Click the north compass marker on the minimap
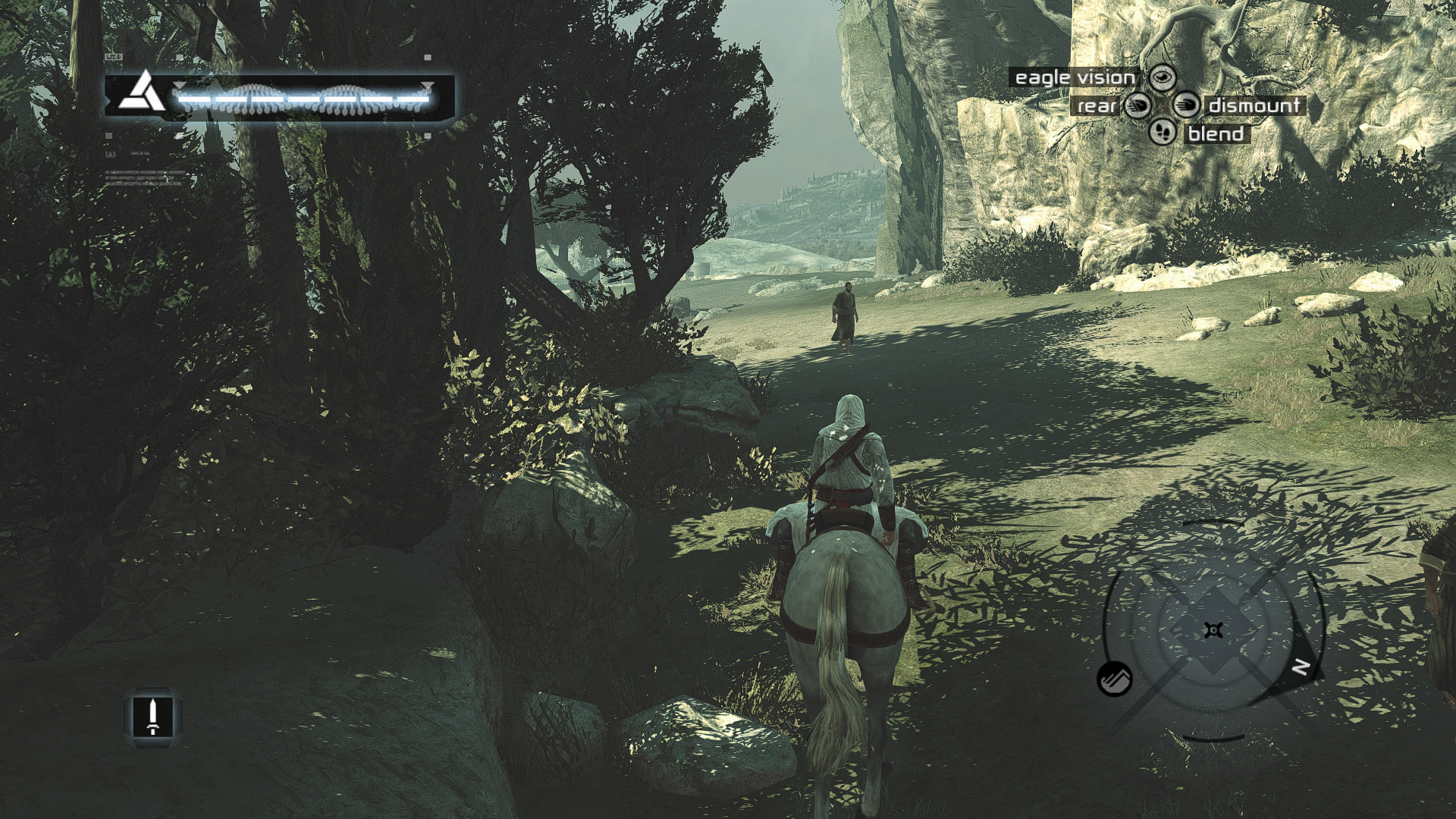This screenshot has height=819, width=1456. [x=1300, y=667]
